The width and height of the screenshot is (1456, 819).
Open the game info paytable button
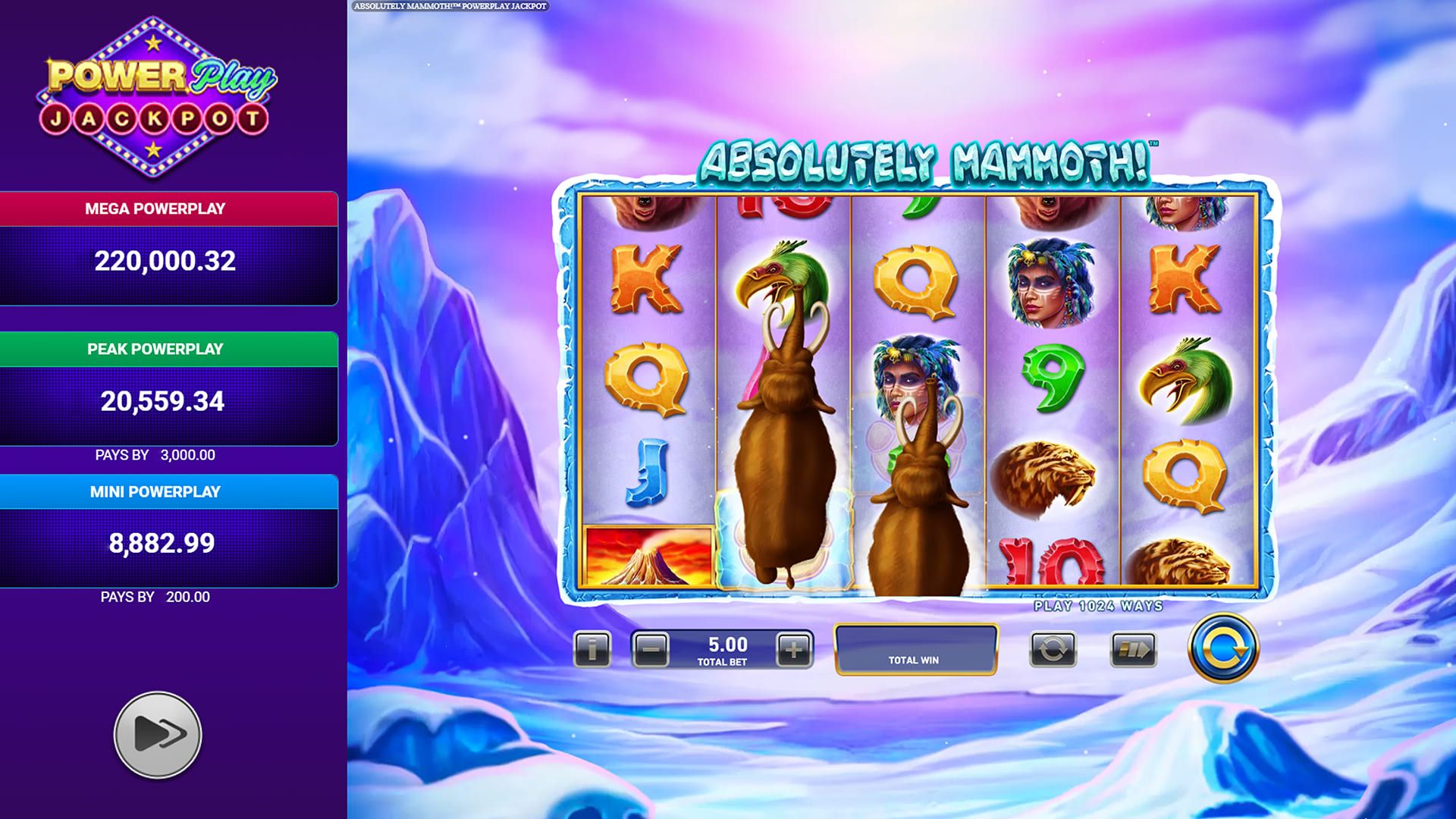coord(591,650)
